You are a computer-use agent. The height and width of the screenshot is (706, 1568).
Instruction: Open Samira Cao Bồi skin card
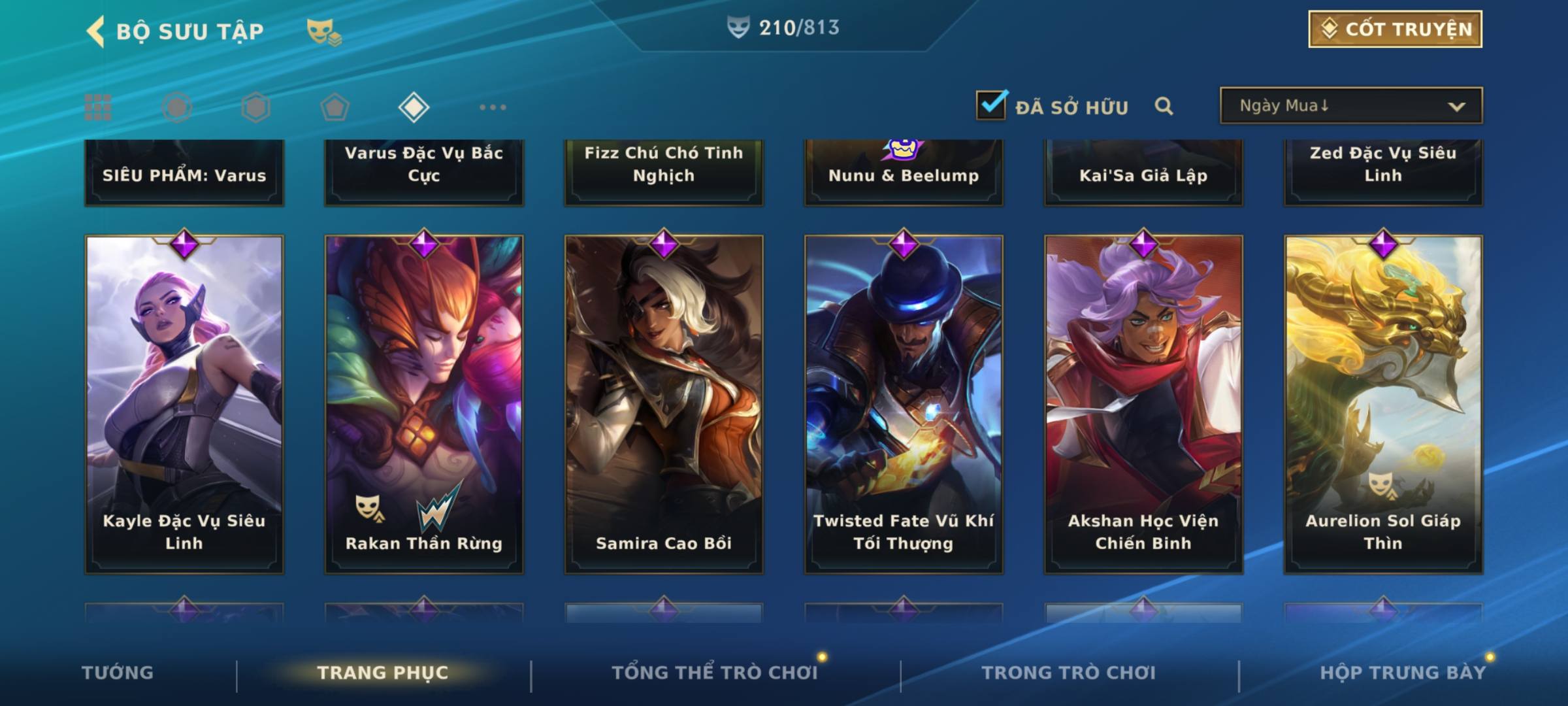tap(664, 404)
